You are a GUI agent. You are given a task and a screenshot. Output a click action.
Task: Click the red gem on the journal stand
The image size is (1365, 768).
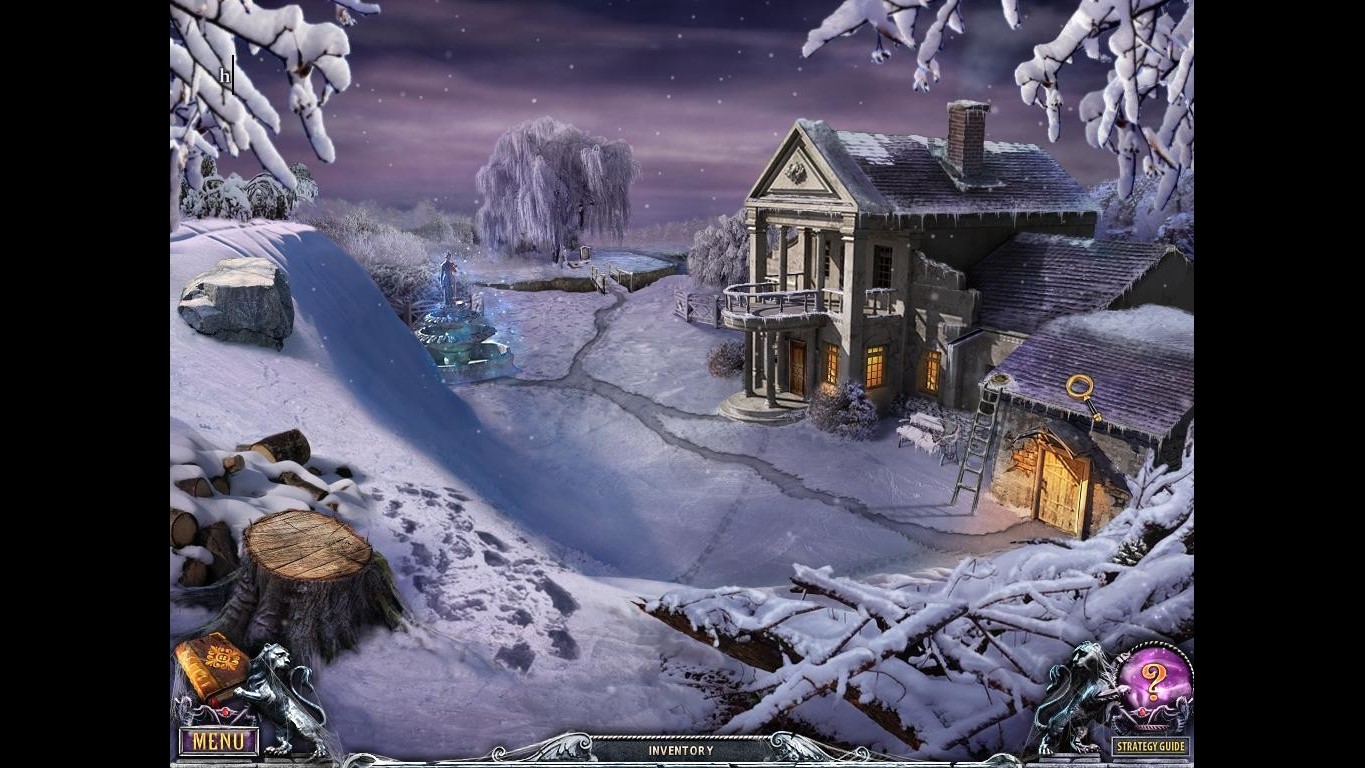coord(225,710)
